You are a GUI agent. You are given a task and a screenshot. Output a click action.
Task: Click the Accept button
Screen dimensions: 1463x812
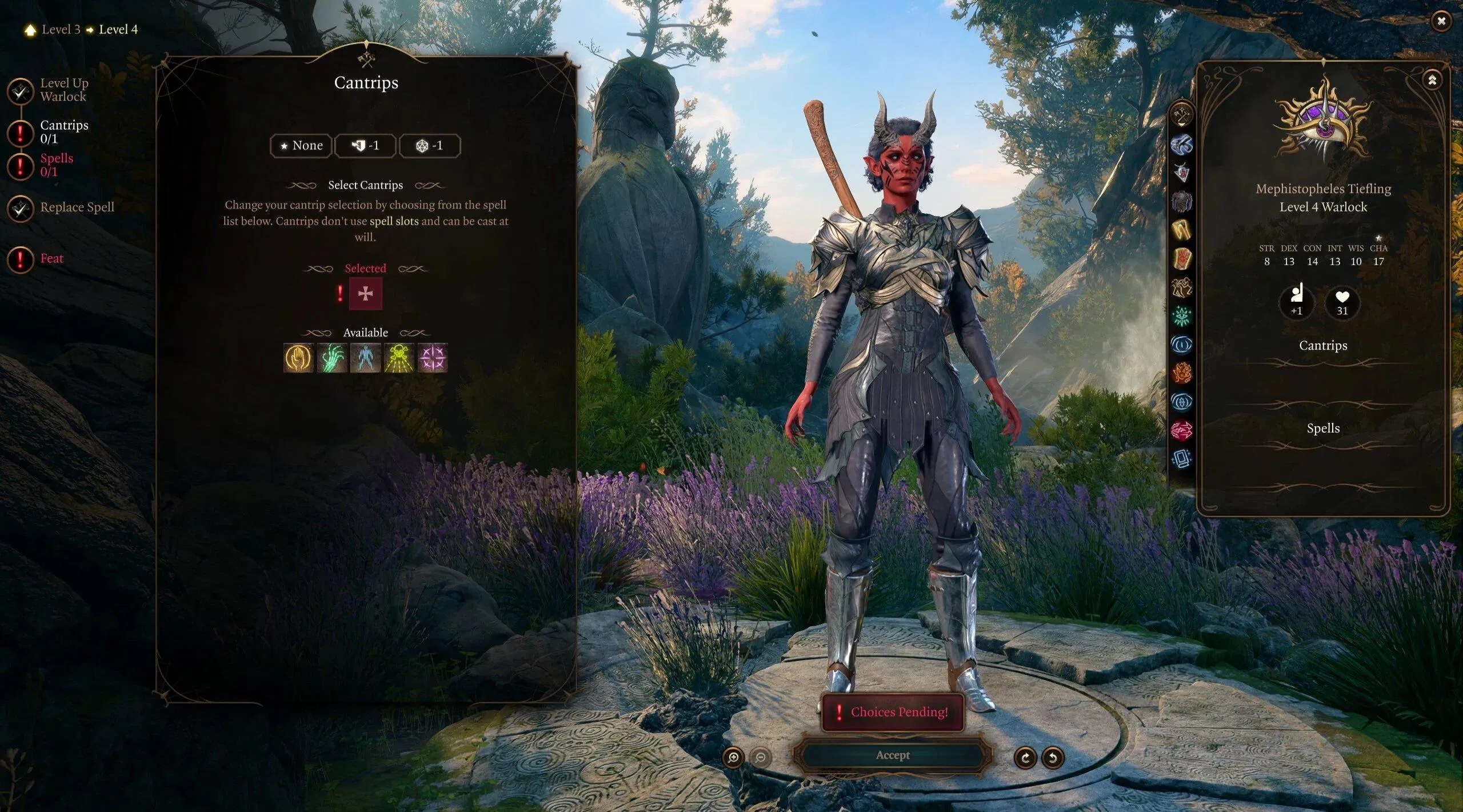click(x=892, y=755)
